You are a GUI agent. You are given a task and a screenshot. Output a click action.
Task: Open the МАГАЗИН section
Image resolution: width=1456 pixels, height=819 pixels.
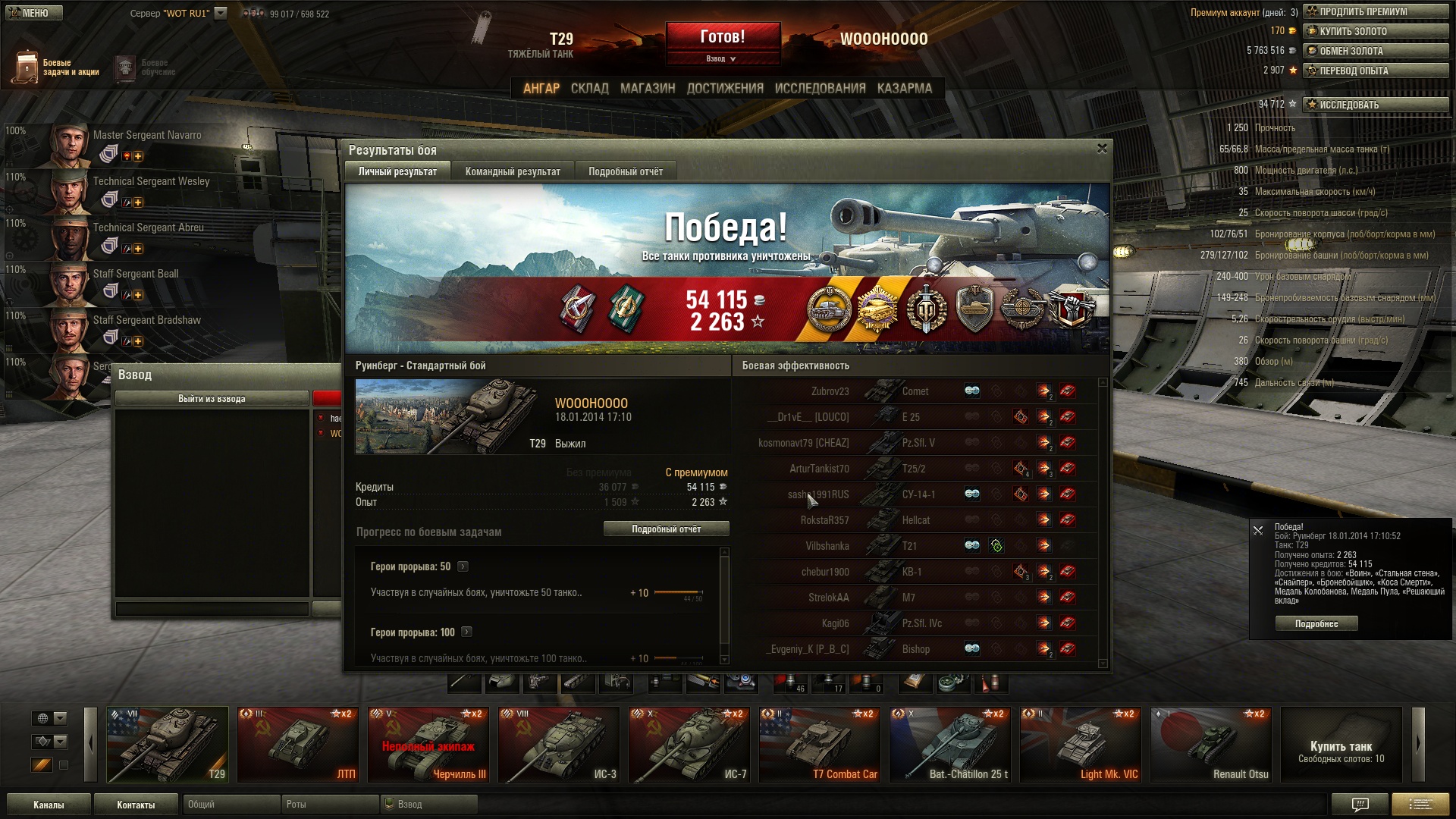[648, 89]
